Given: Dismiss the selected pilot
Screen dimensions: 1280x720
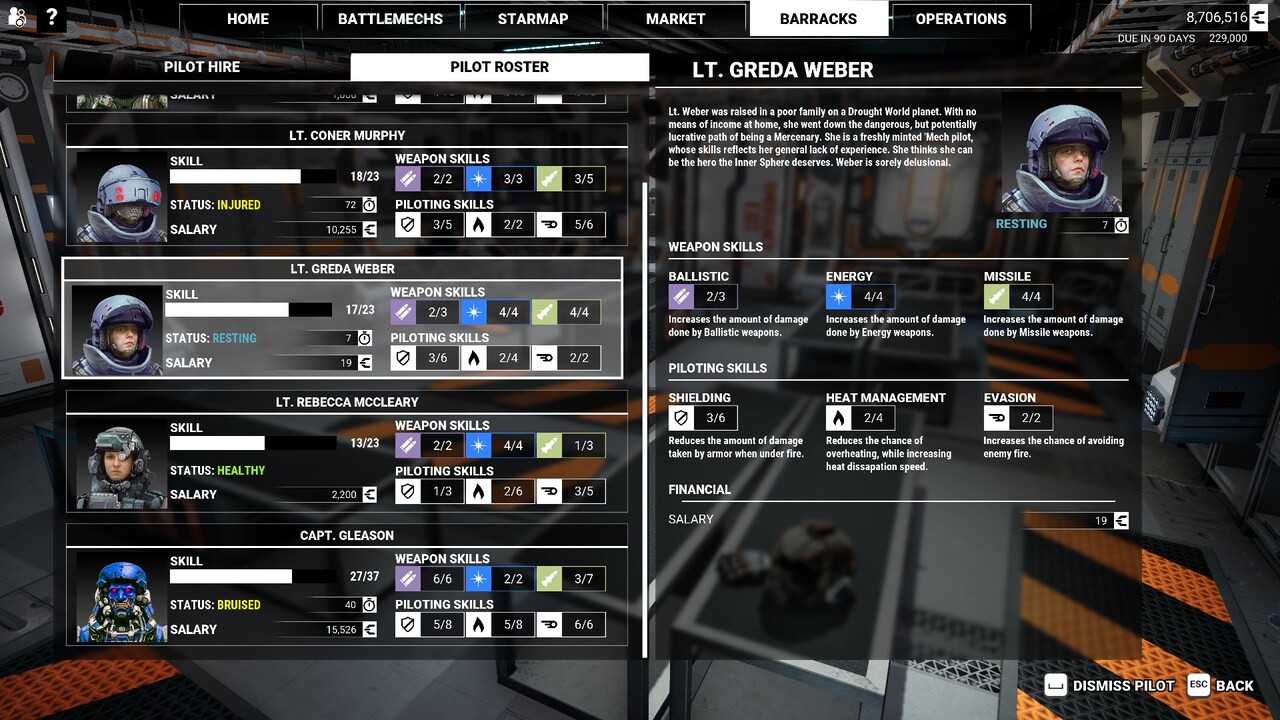Looking at the screenshot, I should pos(1110,686).
